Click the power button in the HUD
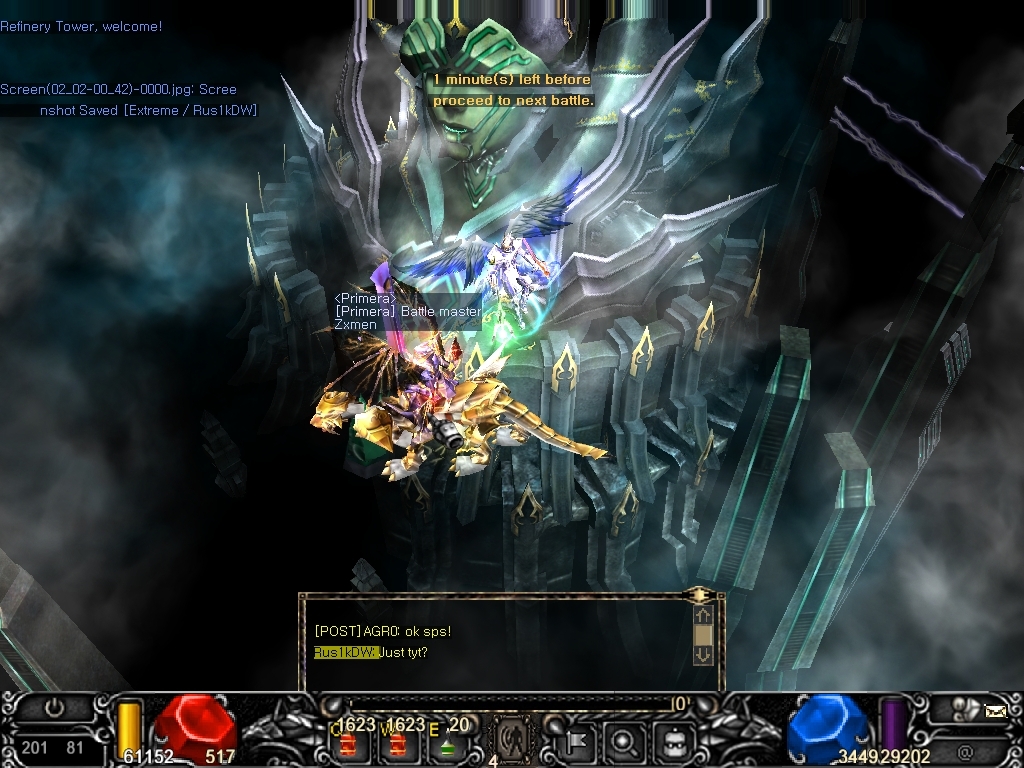Screen dimensions: 1024x768 pos(55,708)
